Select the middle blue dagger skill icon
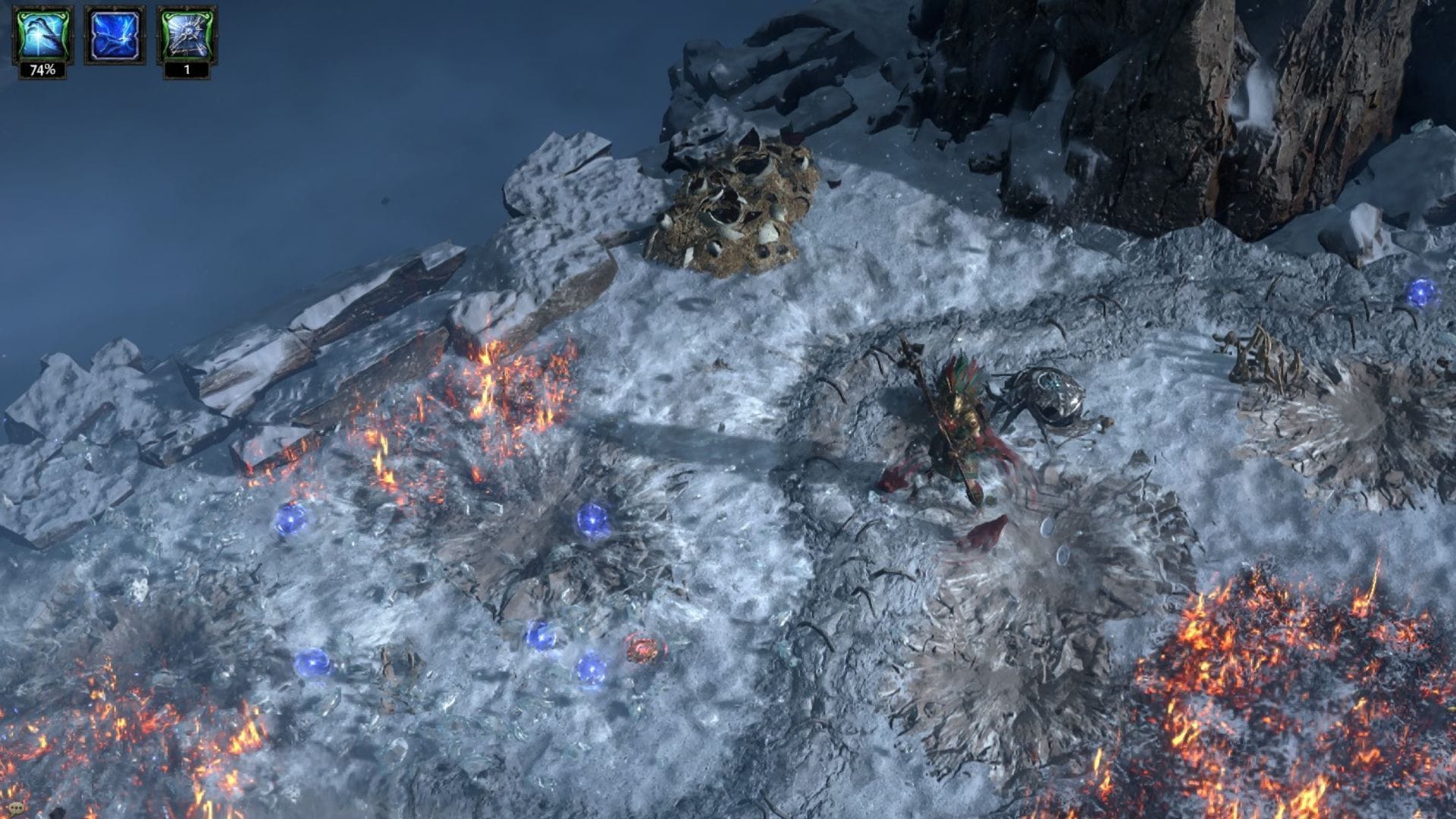Viewport: 1456px width, 819px height. coord(115,36)
